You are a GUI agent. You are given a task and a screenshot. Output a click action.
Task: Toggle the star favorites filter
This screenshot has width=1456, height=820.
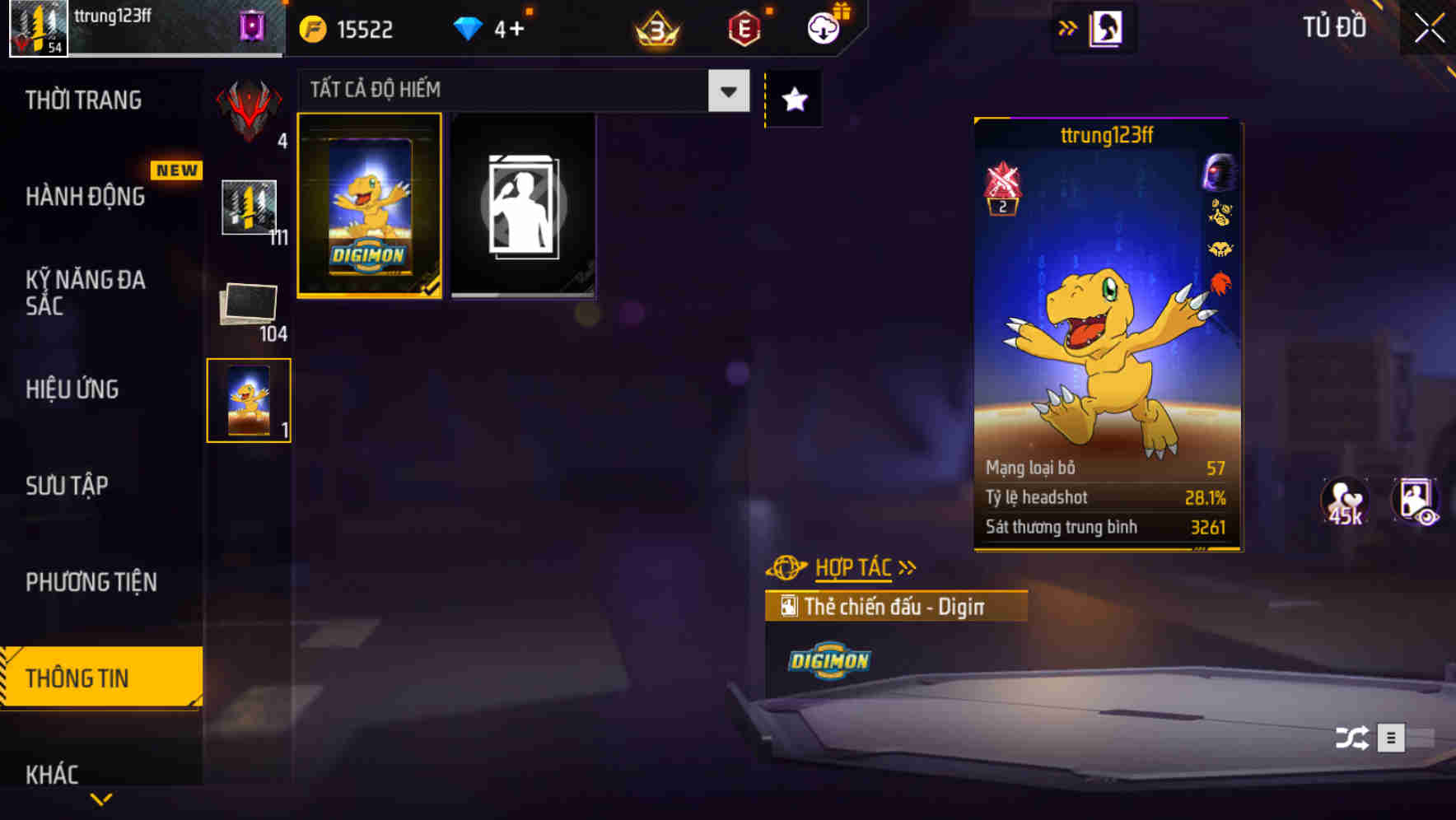pyautogui.click(x=793, y=99)
